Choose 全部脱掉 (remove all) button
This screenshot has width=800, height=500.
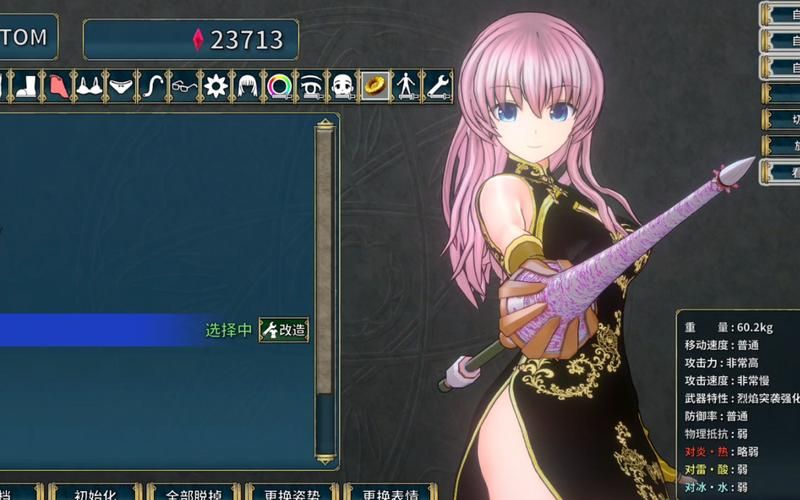[192, 494]
